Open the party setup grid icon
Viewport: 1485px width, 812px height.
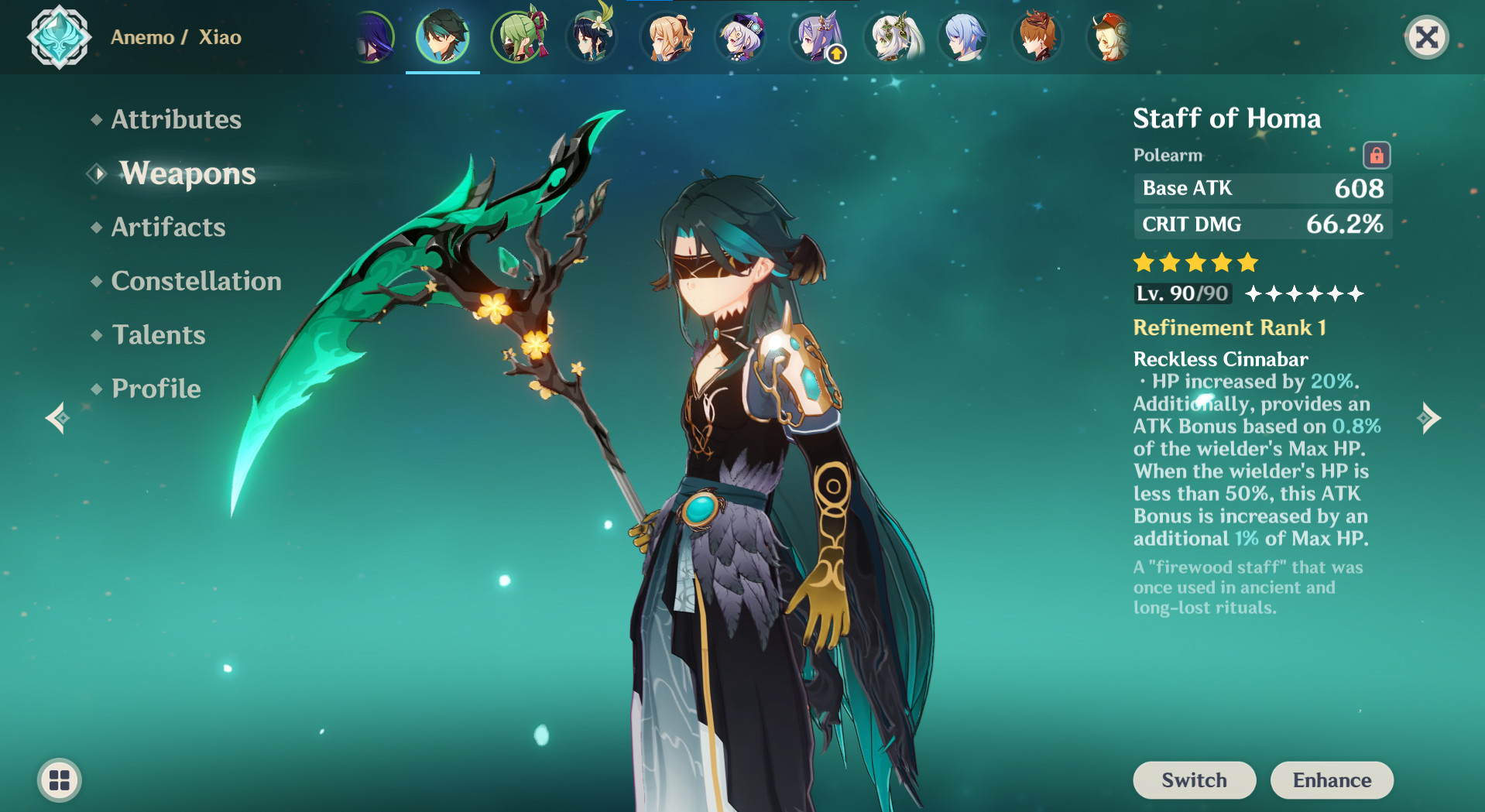coord(59,780)
